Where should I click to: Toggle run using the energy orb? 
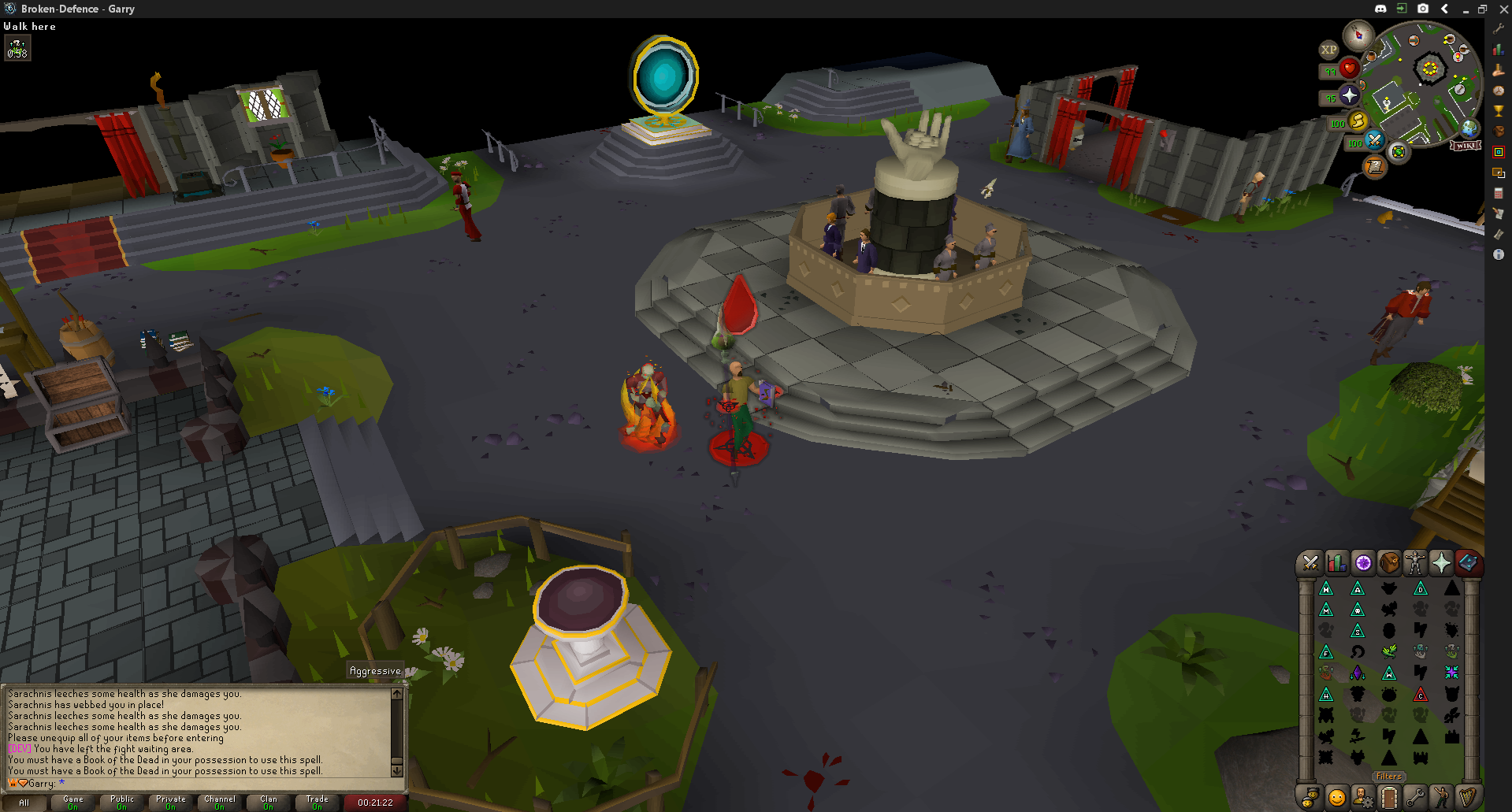[1357, 122]
